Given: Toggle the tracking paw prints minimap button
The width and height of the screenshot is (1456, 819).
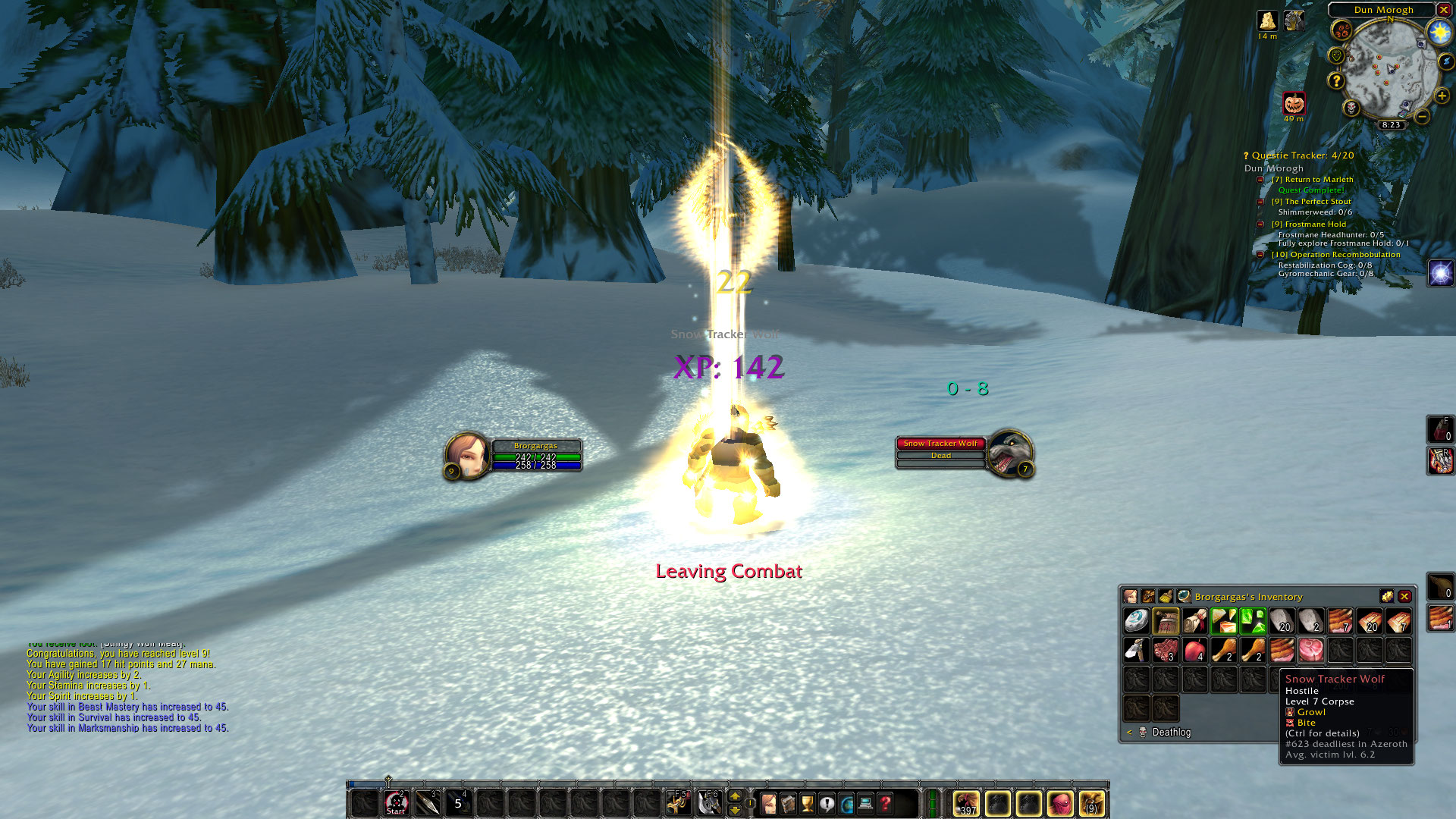Looking at the screenshot, I should [1342, 31].
